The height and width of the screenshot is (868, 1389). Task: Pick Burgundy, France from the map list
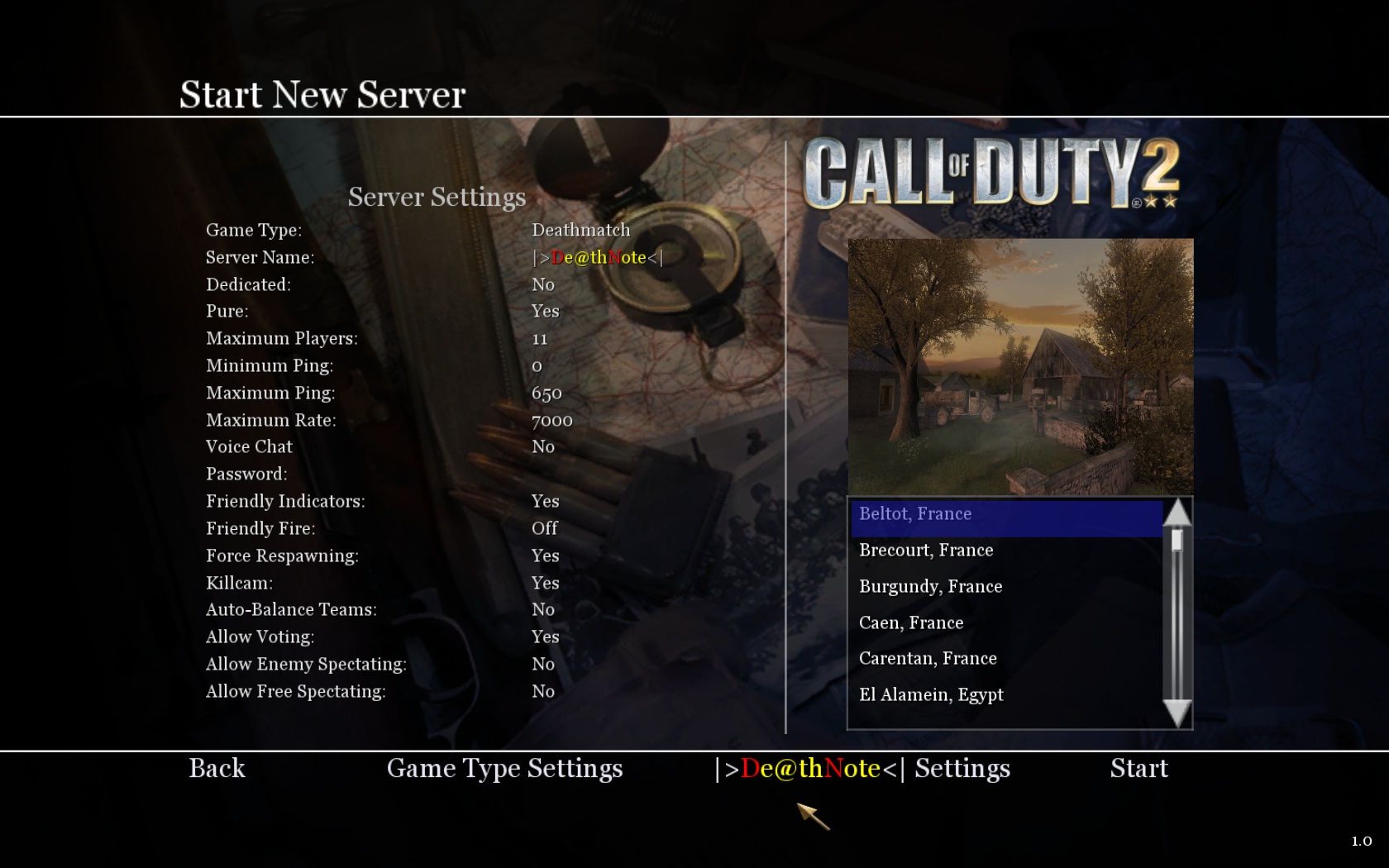click(x=930, y=587)
